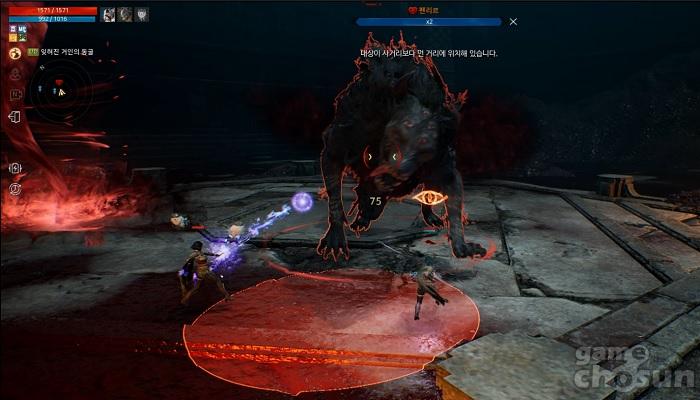Select the second party member portrait
The height and width of the screenshot is (400, 700).
click(125, 14)
